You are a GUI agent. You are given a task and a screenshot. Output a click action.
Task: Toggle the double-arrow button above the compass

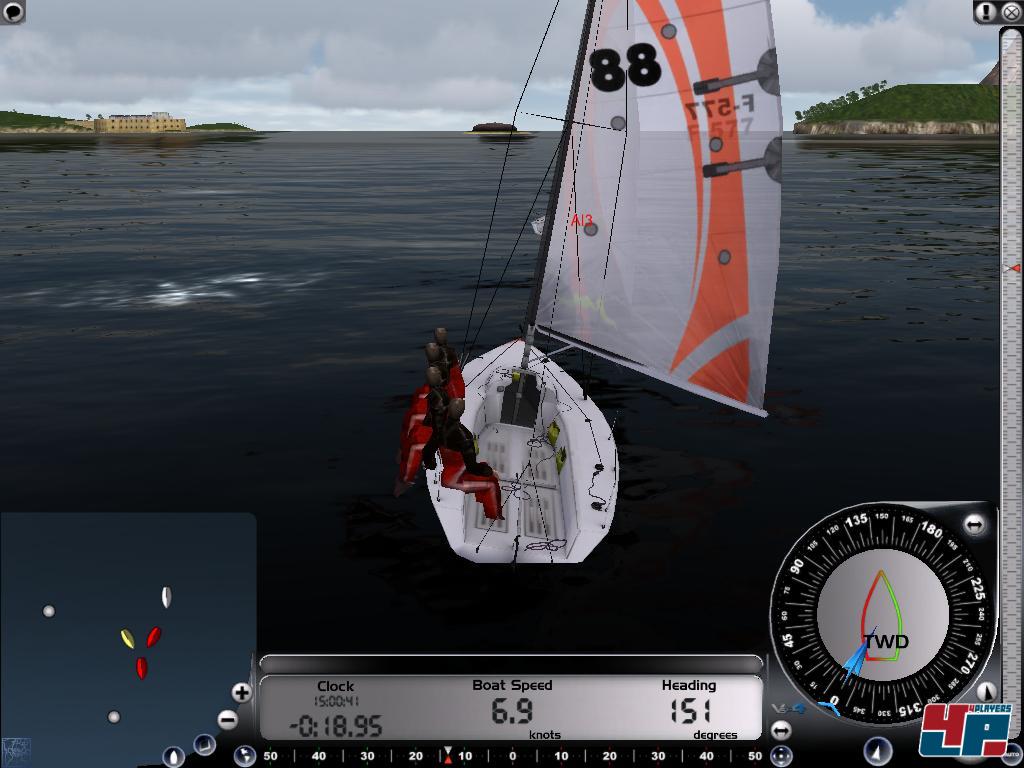tap(974, 524)
